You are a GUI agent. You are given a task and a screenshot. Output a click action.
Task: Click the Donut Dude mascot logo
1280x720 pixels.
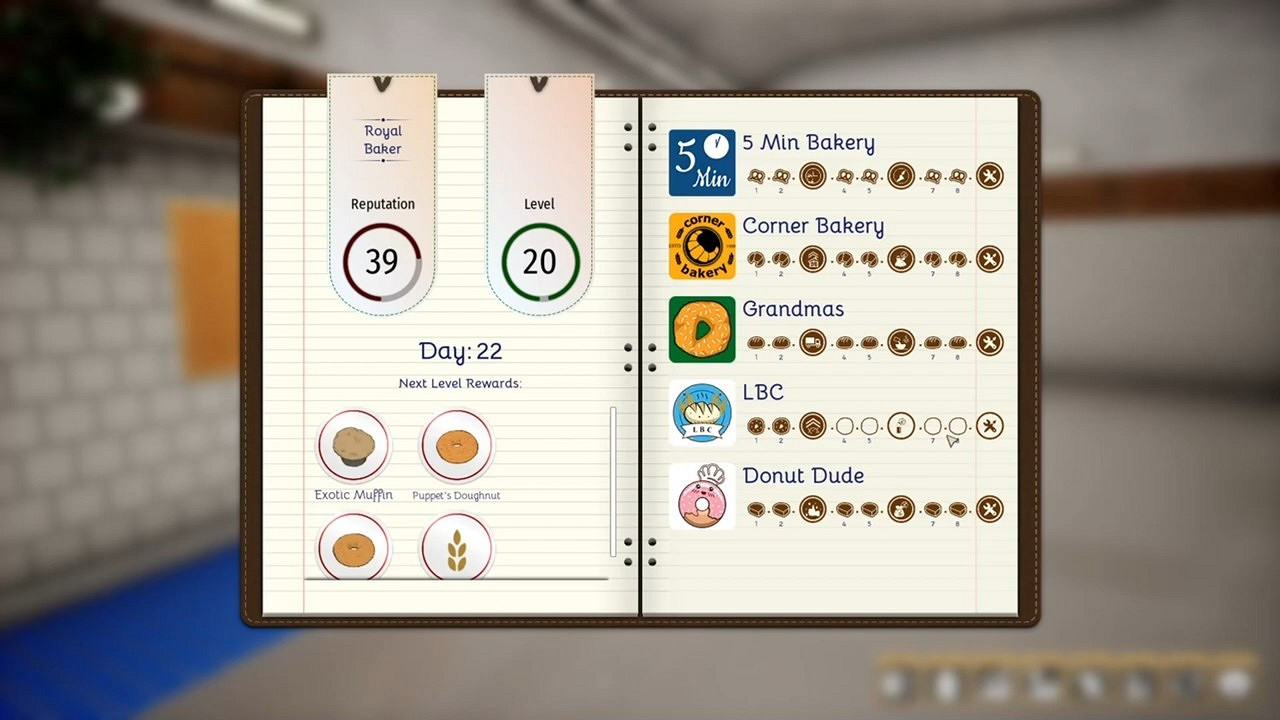click(701, 496)
